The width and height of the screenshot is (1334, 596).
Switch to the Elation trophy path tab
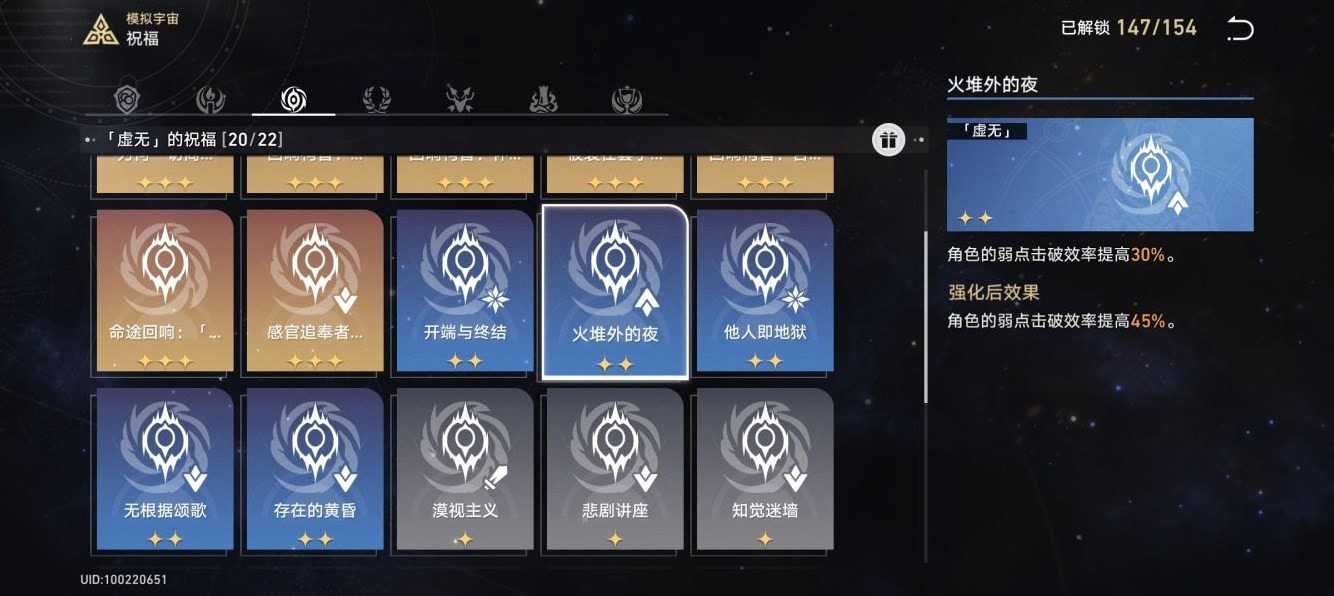click(x=626, y=99)
